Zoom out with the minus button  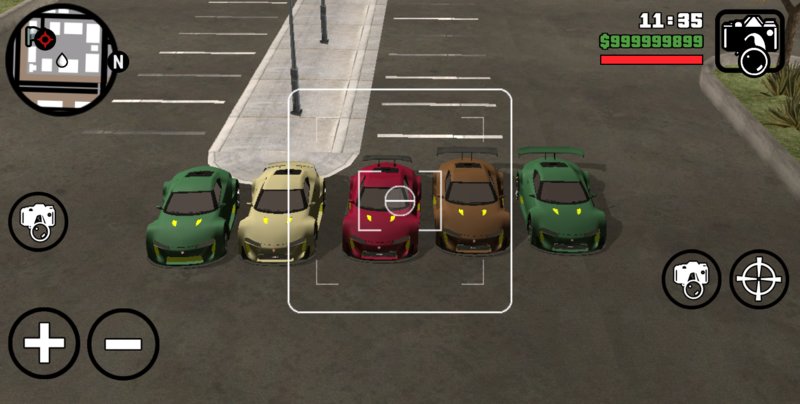pos(123,344)
